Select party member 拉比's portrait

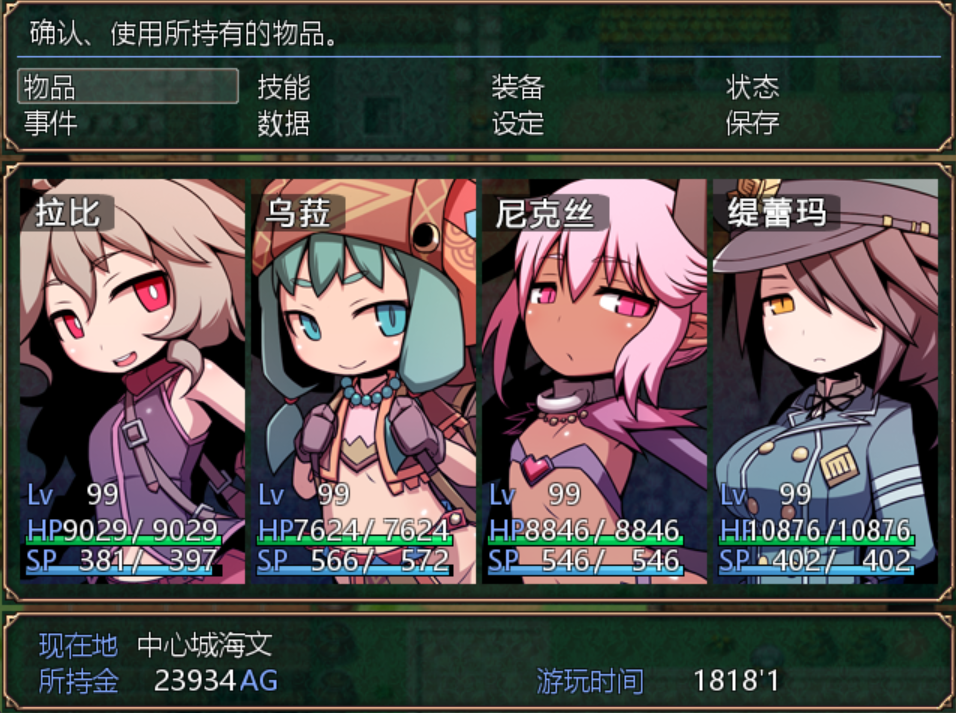coord(132,380)
